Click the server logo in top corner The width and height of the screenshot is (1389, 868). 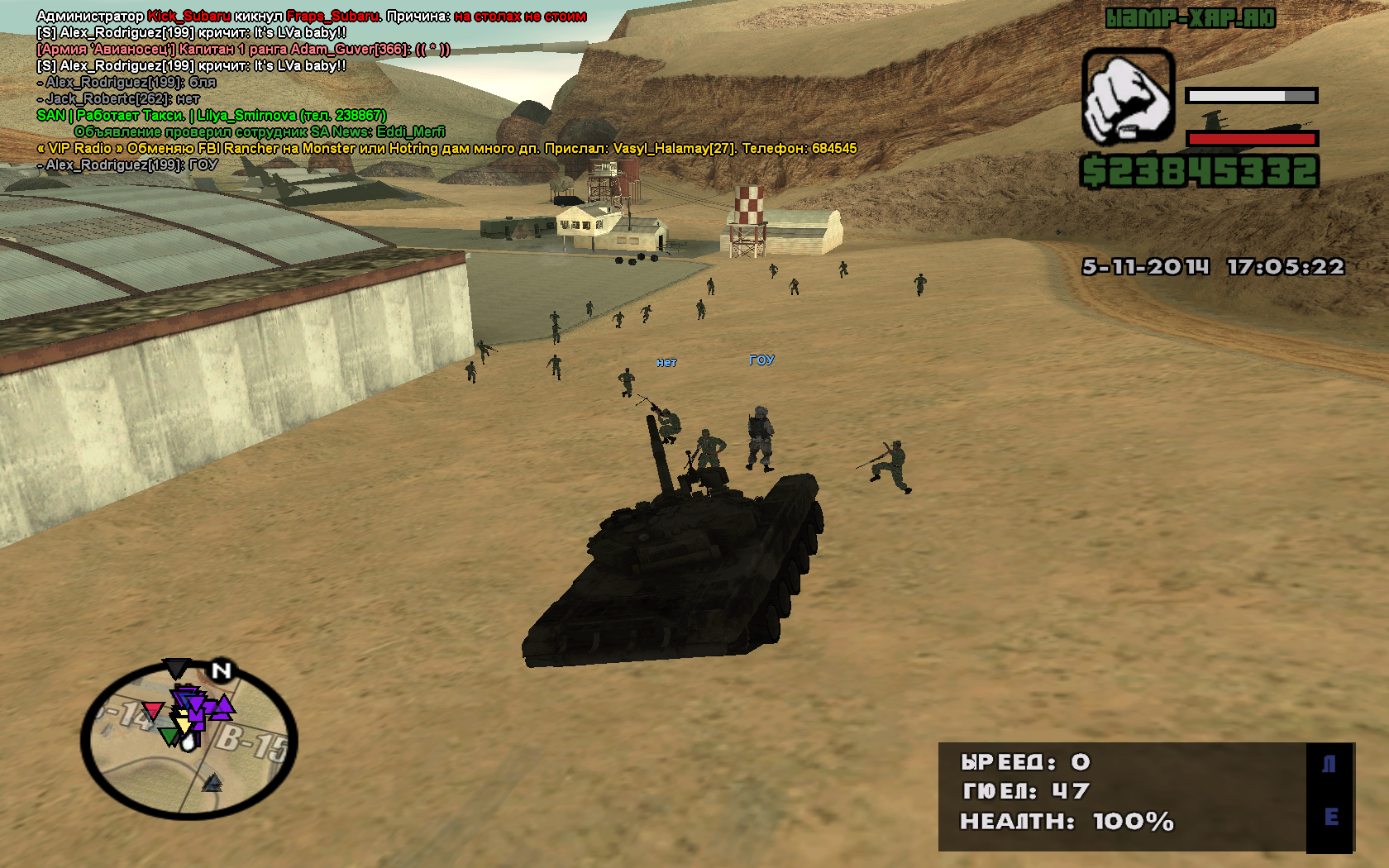click(x=1191, y=18)
